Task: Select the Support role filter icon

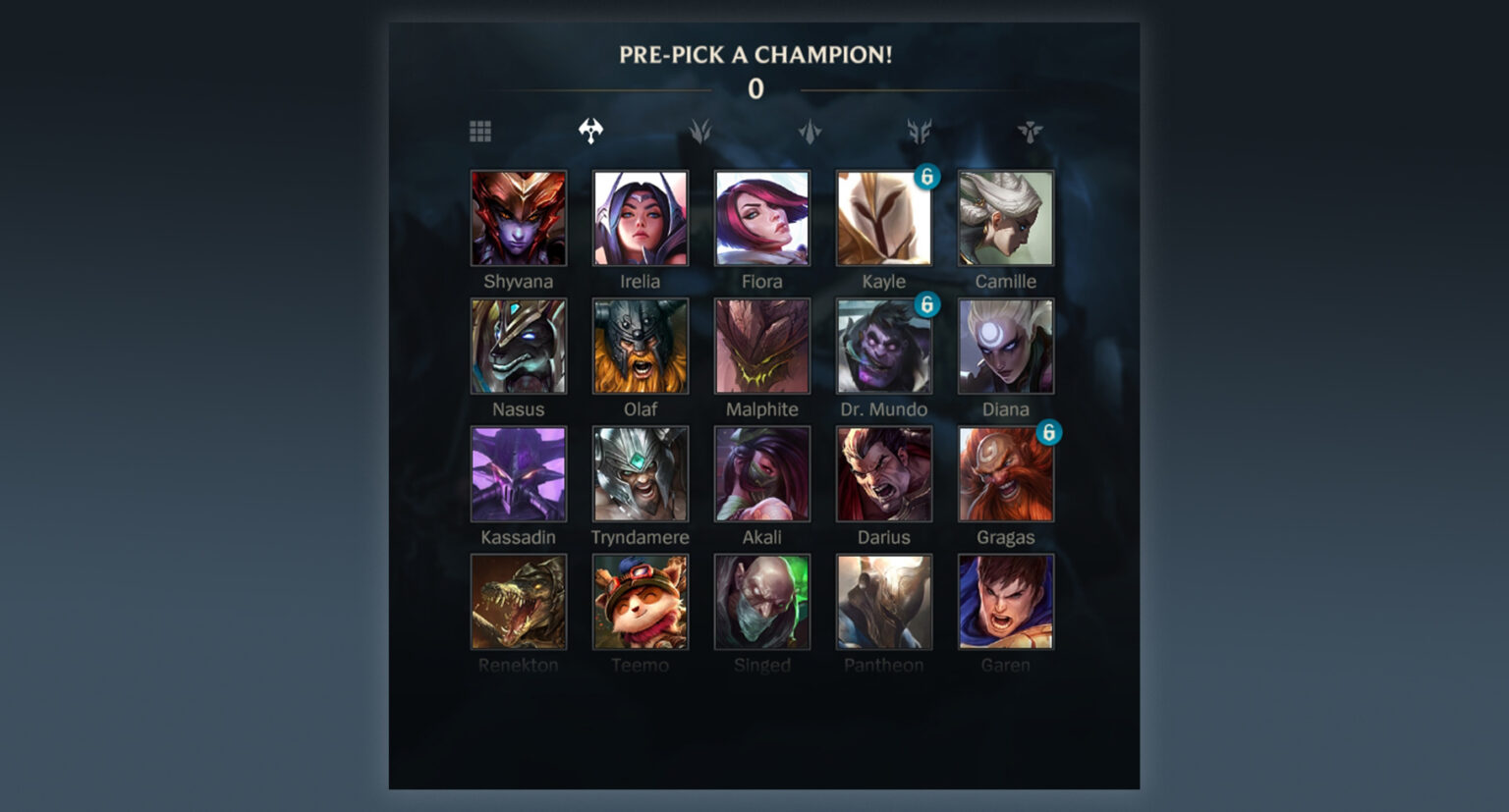Action: click(1031, 130)
